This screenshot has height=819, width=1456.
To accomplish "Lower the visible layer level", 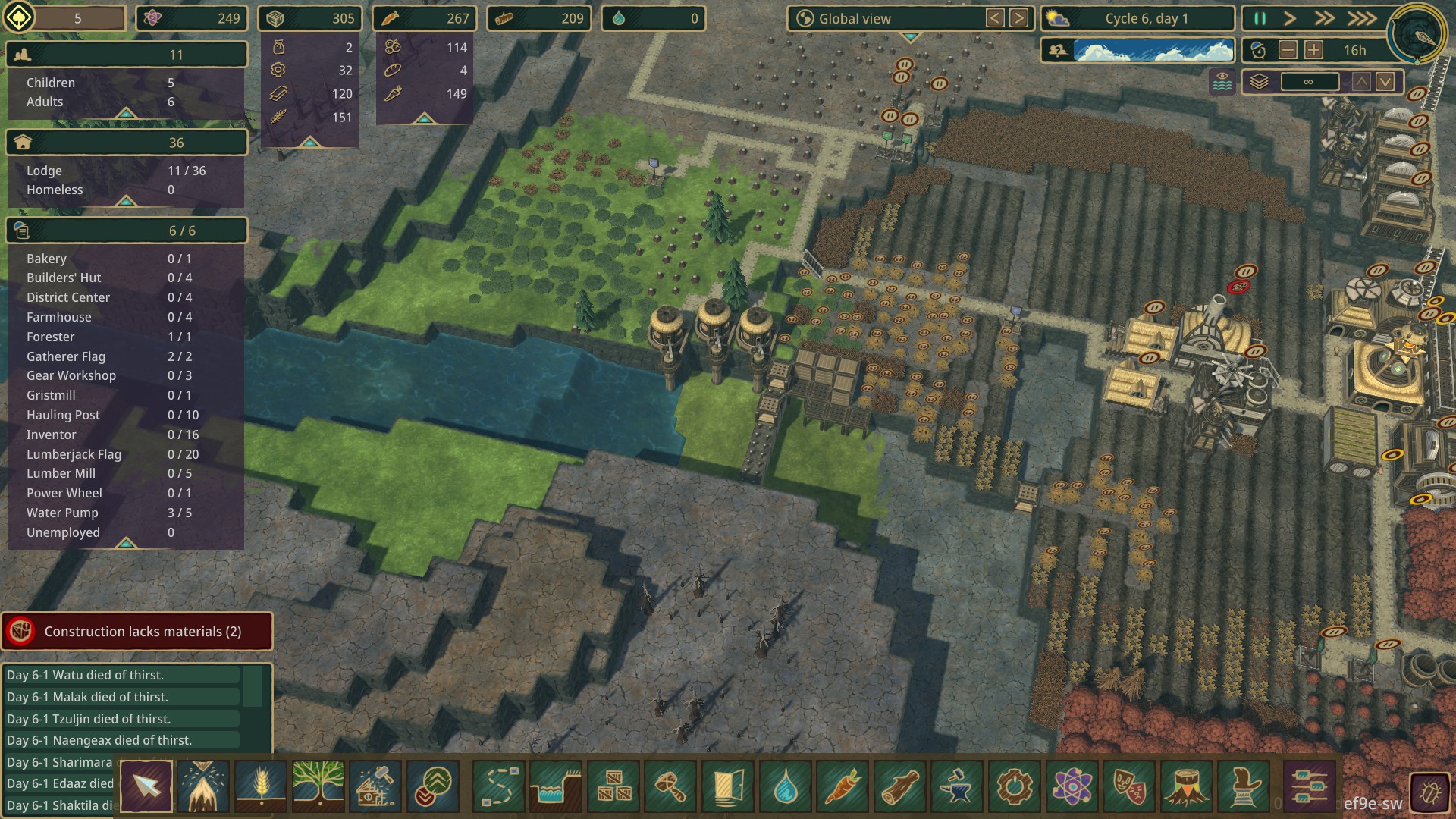I will click(1385, 82).
